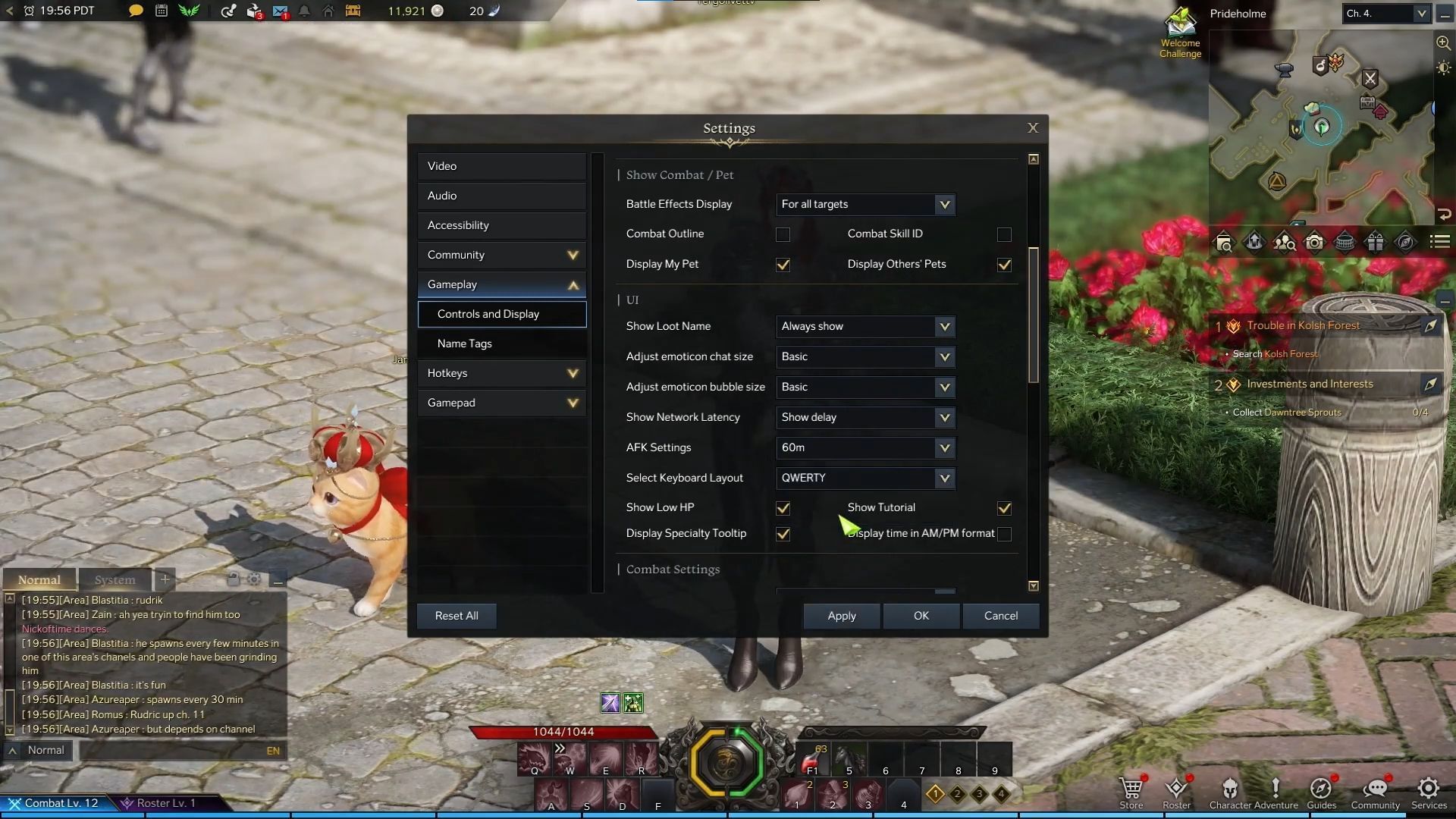Expand the Hotkeys settings section
The height and width of the screenshot is (819, 1456).
point(500,372)
